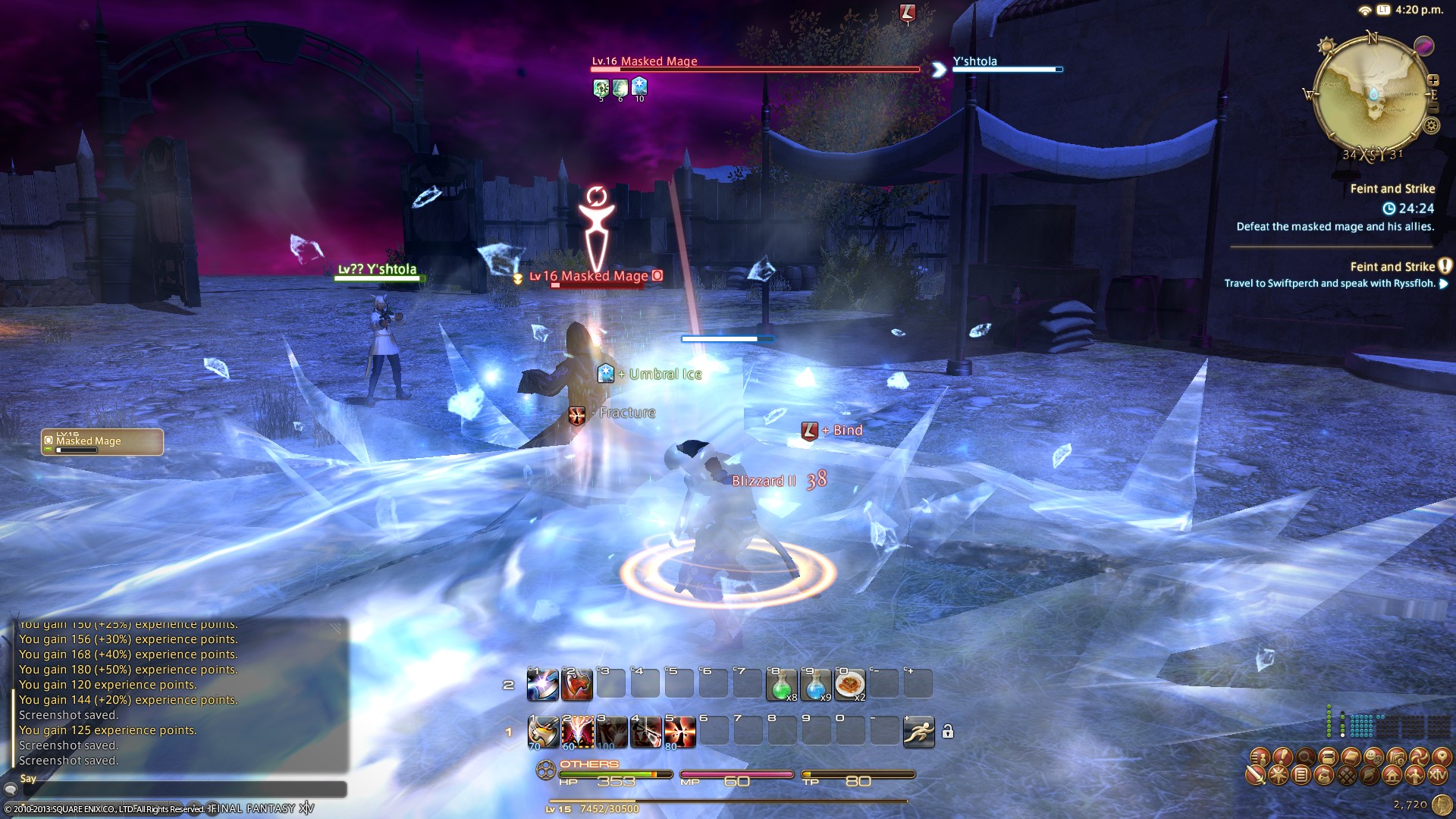Open the XIV system menu
This screenshot has height=819, width=1456.
(x=1438, y=775)
